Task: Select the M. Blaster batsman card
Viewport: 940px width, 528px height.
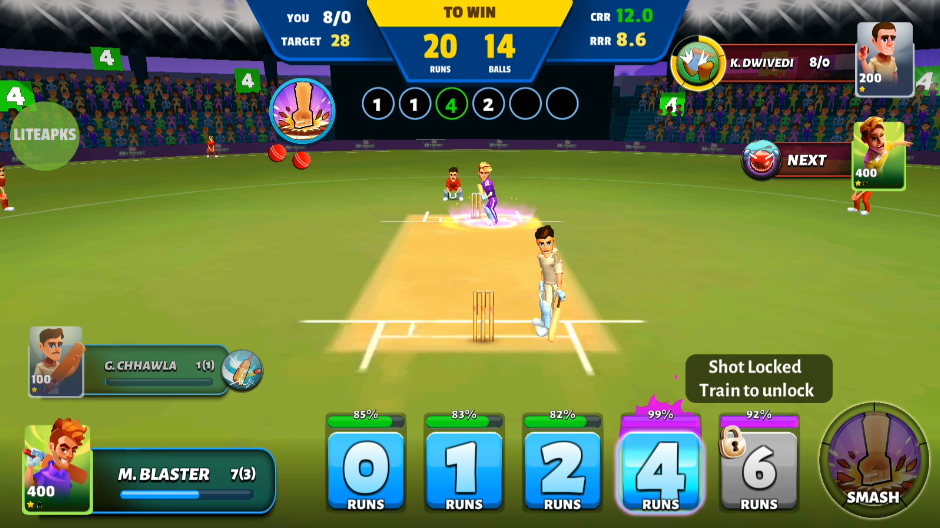Action: (150, 480)
